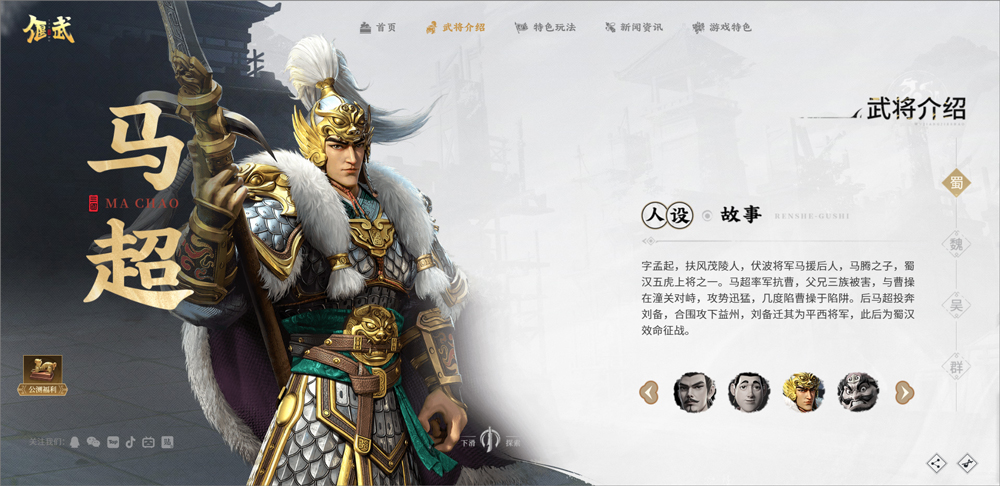
Task: Show previous heroes with left arrow
Action: (649, 392)
